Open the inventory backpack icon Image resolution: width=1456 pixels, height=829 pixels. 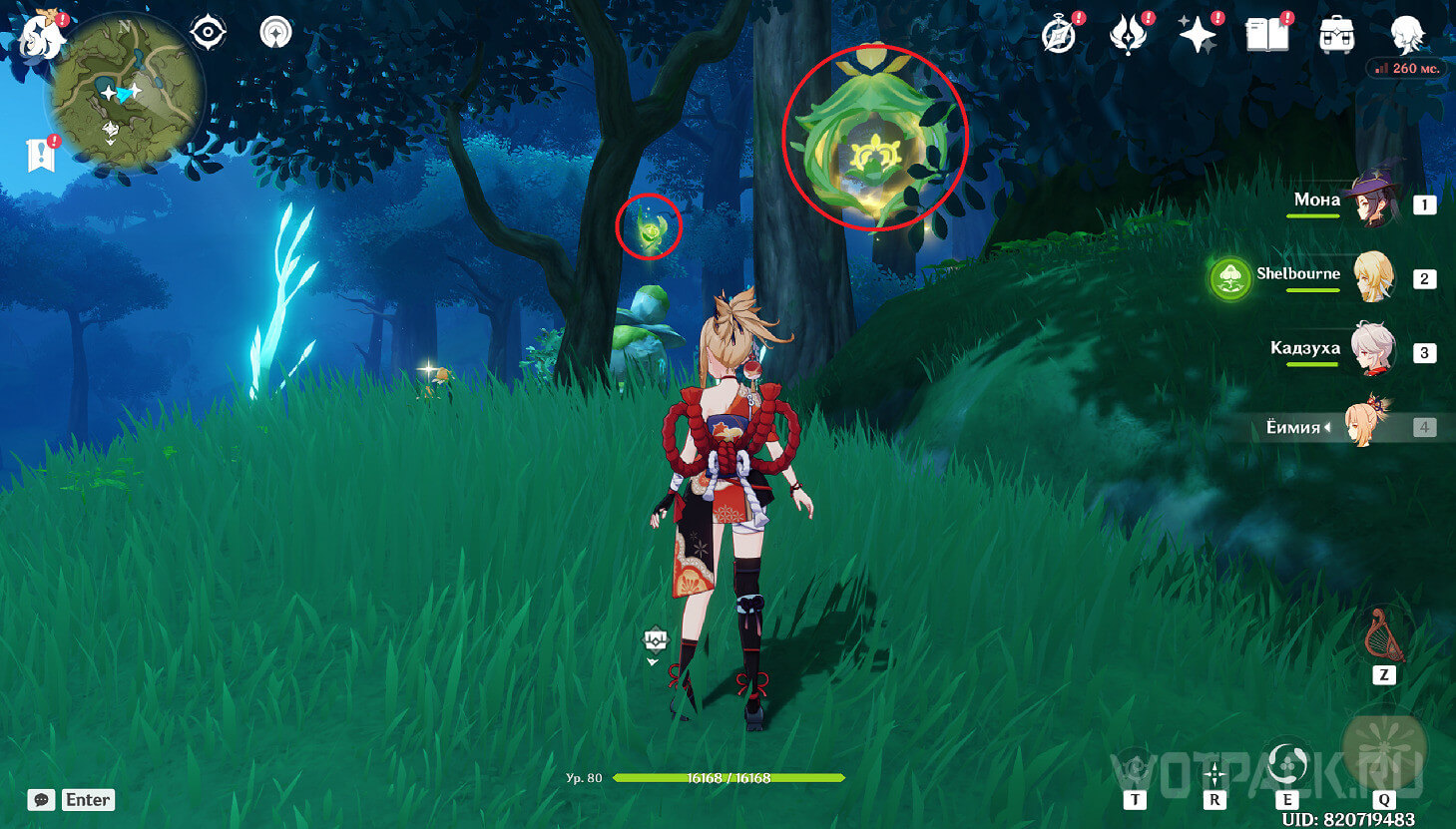(x=1336, y=35)
